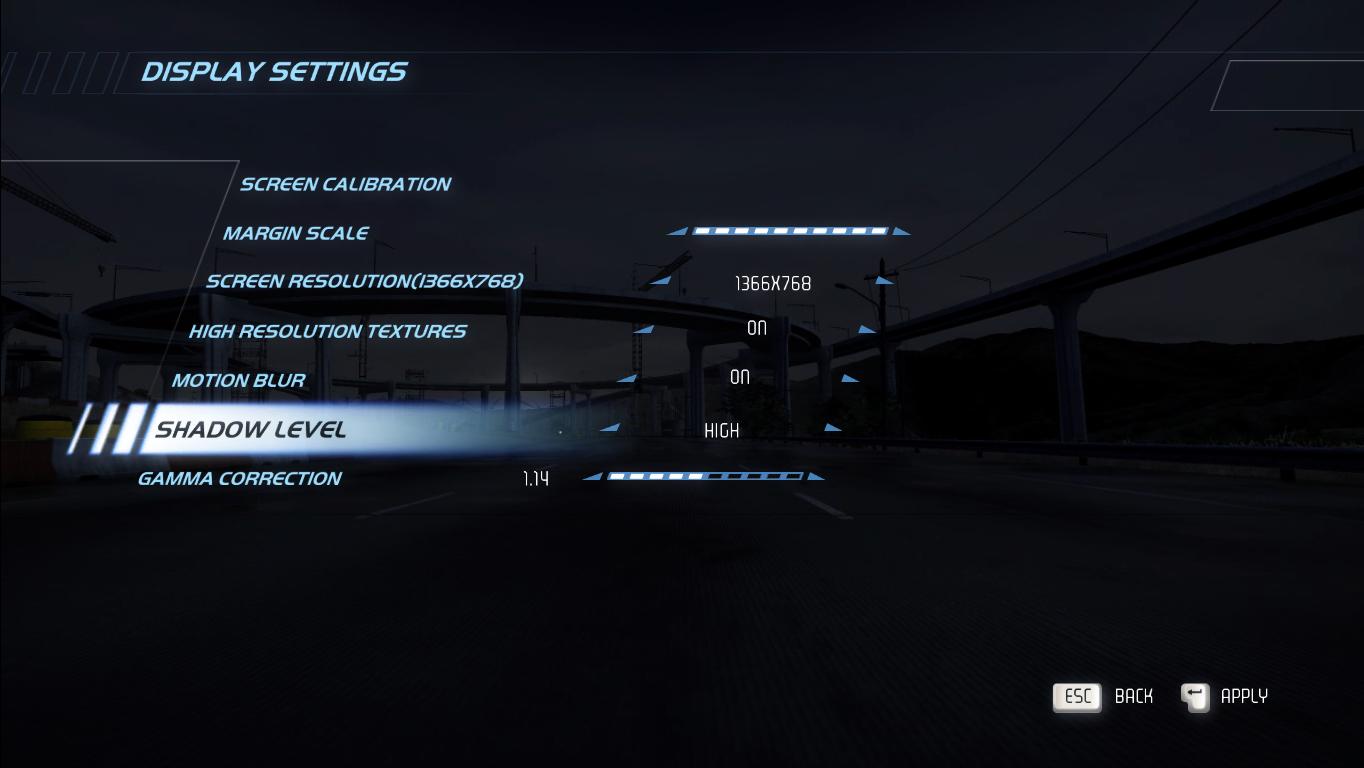The width and height of the screenshot is (1364, 768).
Task: Select the Margin Scale setting
Action: tap(295, 233)
